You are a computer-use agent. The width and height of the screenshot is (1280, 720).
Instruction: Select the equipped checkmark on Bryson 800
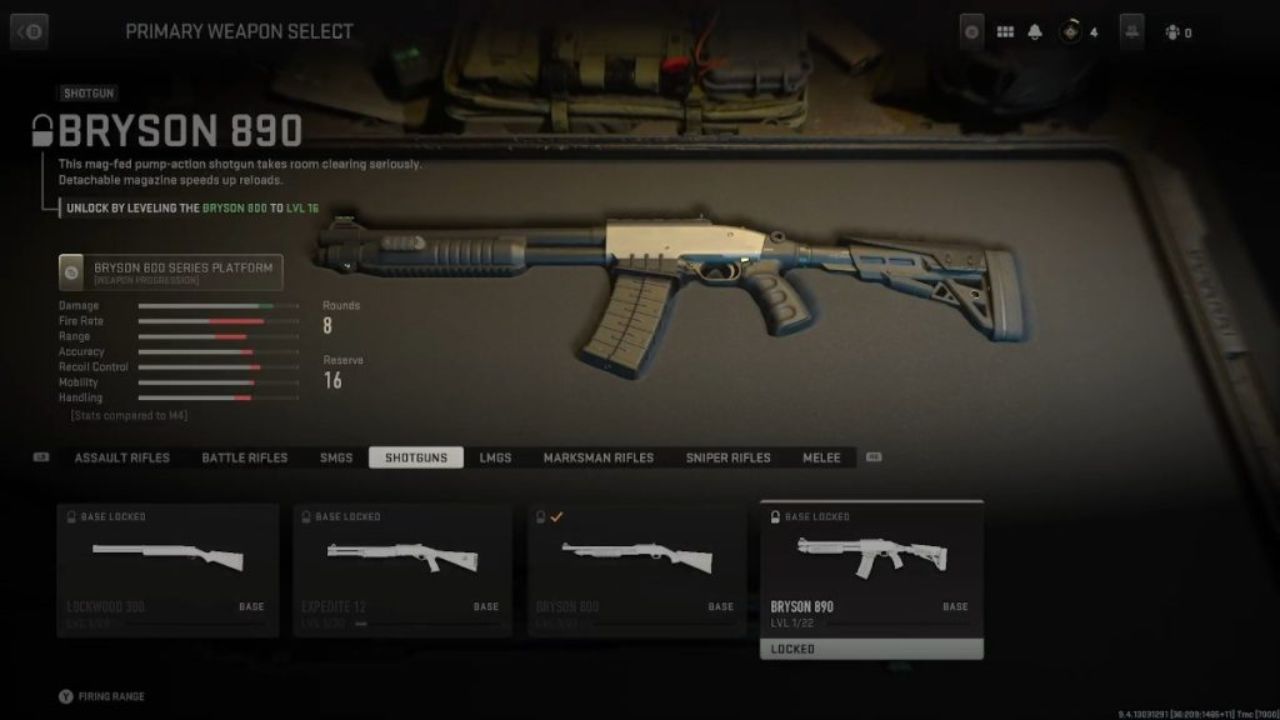click(x=557, y=517)
